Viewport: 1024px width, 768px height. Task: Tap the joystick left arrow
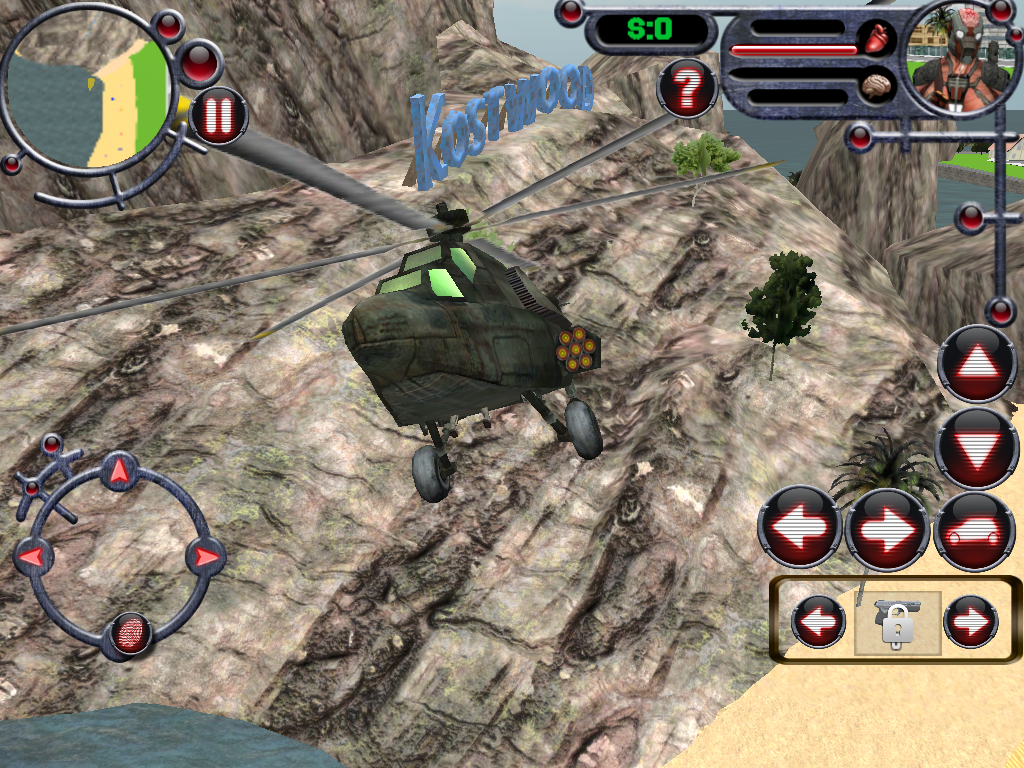tap(32, 556)
